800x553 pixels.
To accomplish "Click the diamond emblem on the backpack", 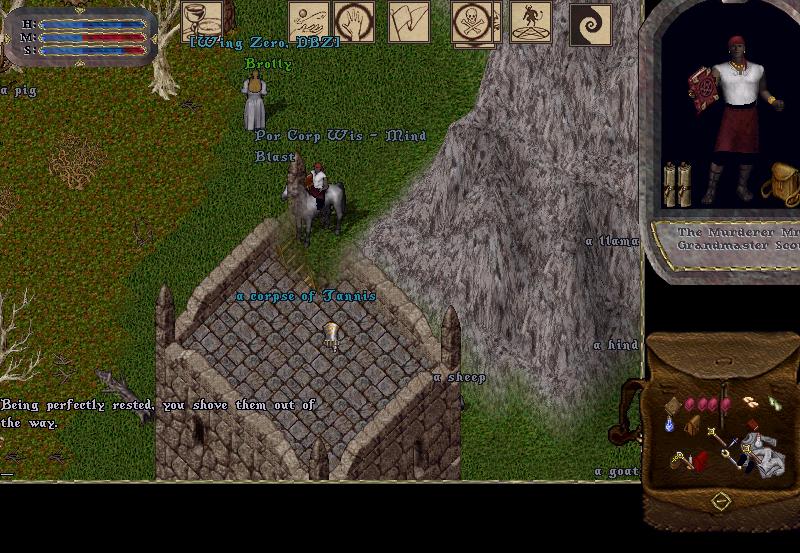I will (719, 501).
